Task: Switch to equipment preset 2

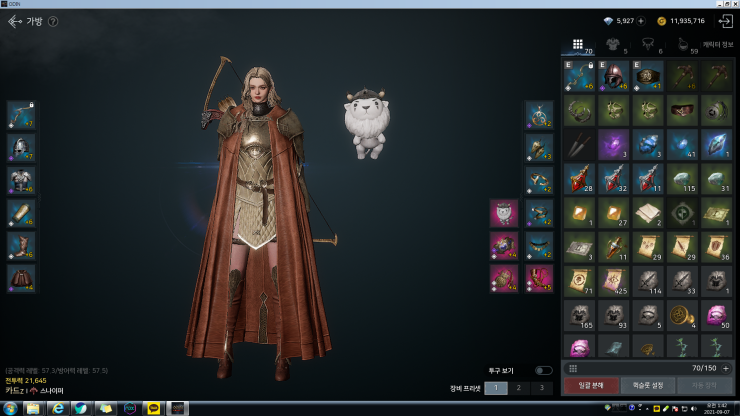Action: (x=519, y=387)
